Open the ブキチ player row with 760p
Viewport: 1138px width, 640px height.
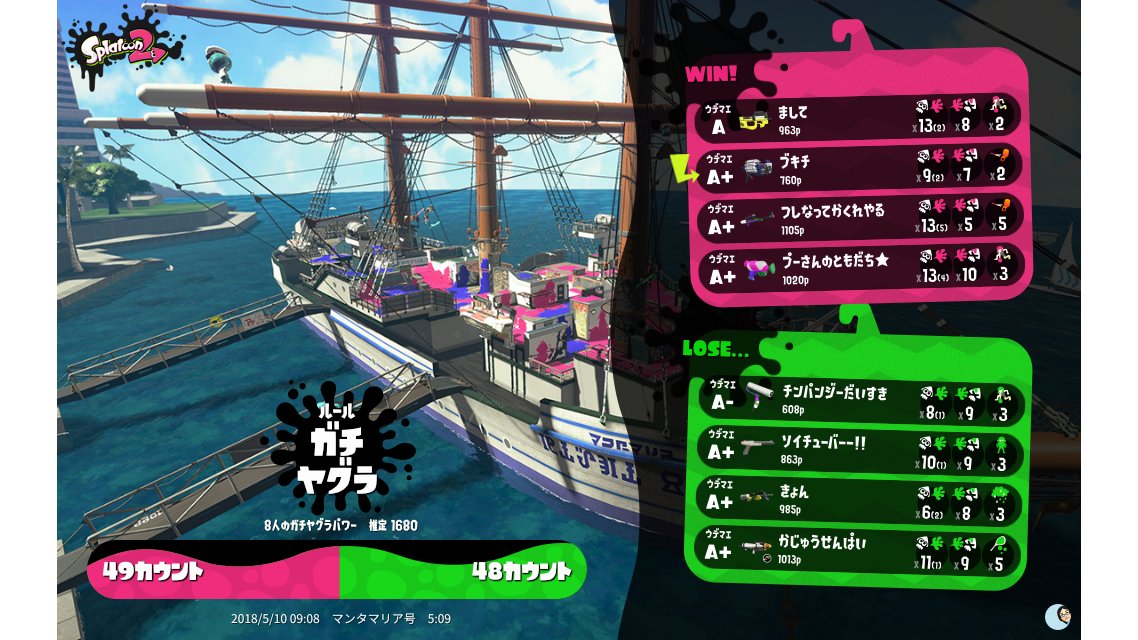coord(860,169)
